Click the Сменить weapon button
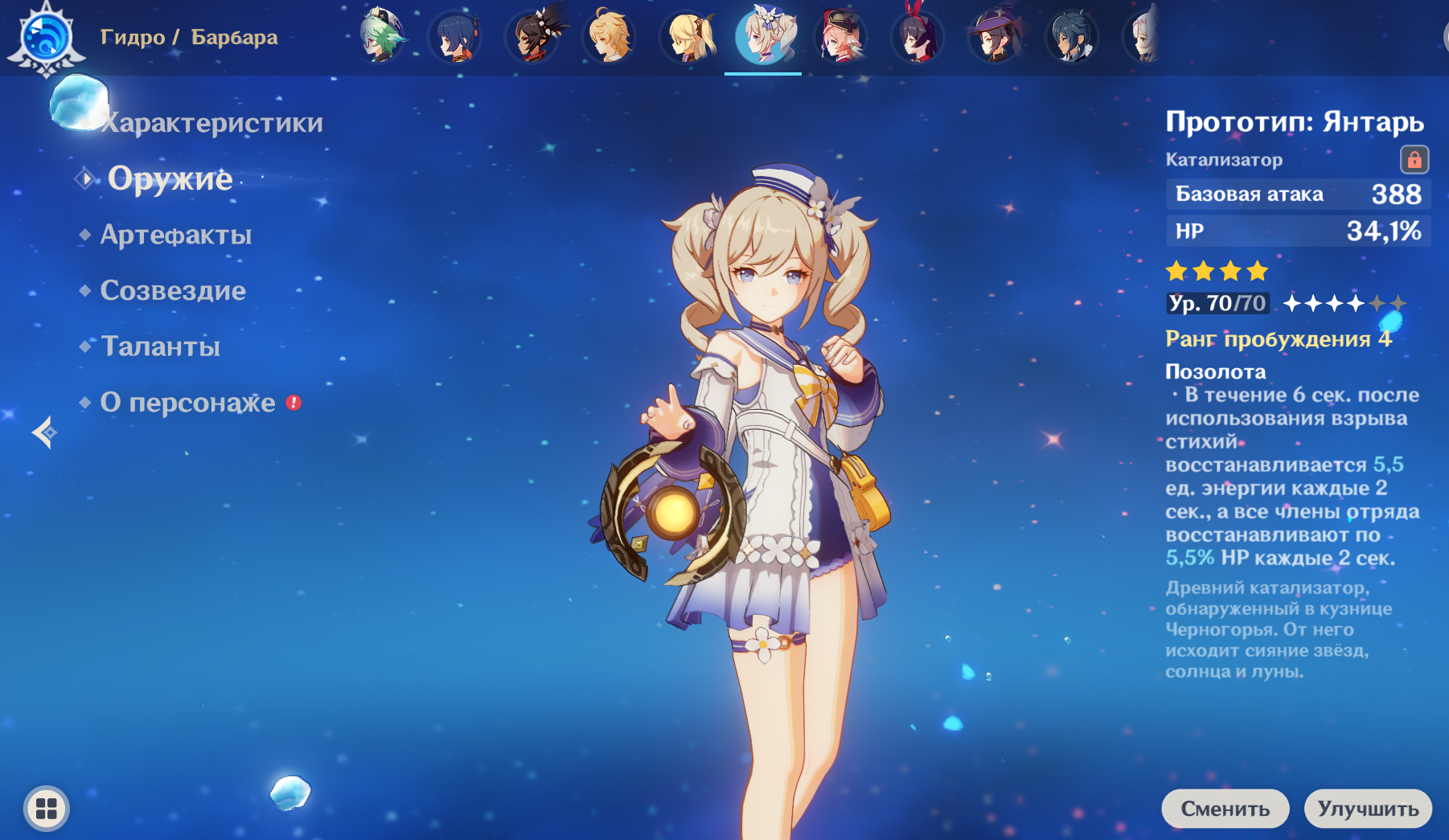 tap(1225, 809)
